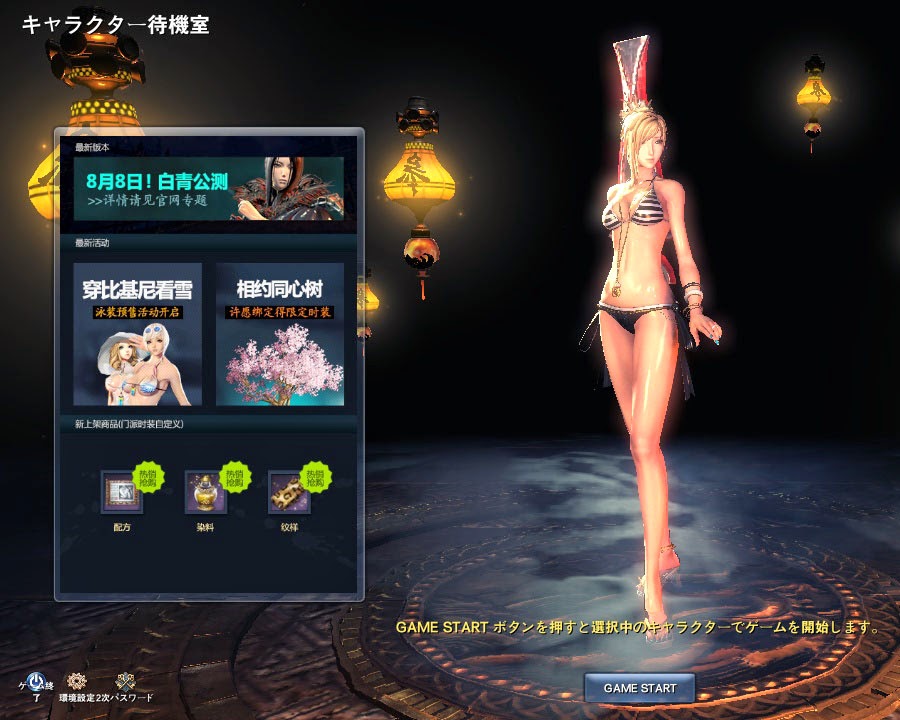Open the 相约同心树 cherry tree event
The width and height of the screenshot is (900, 720).
[x=280, y=334]
